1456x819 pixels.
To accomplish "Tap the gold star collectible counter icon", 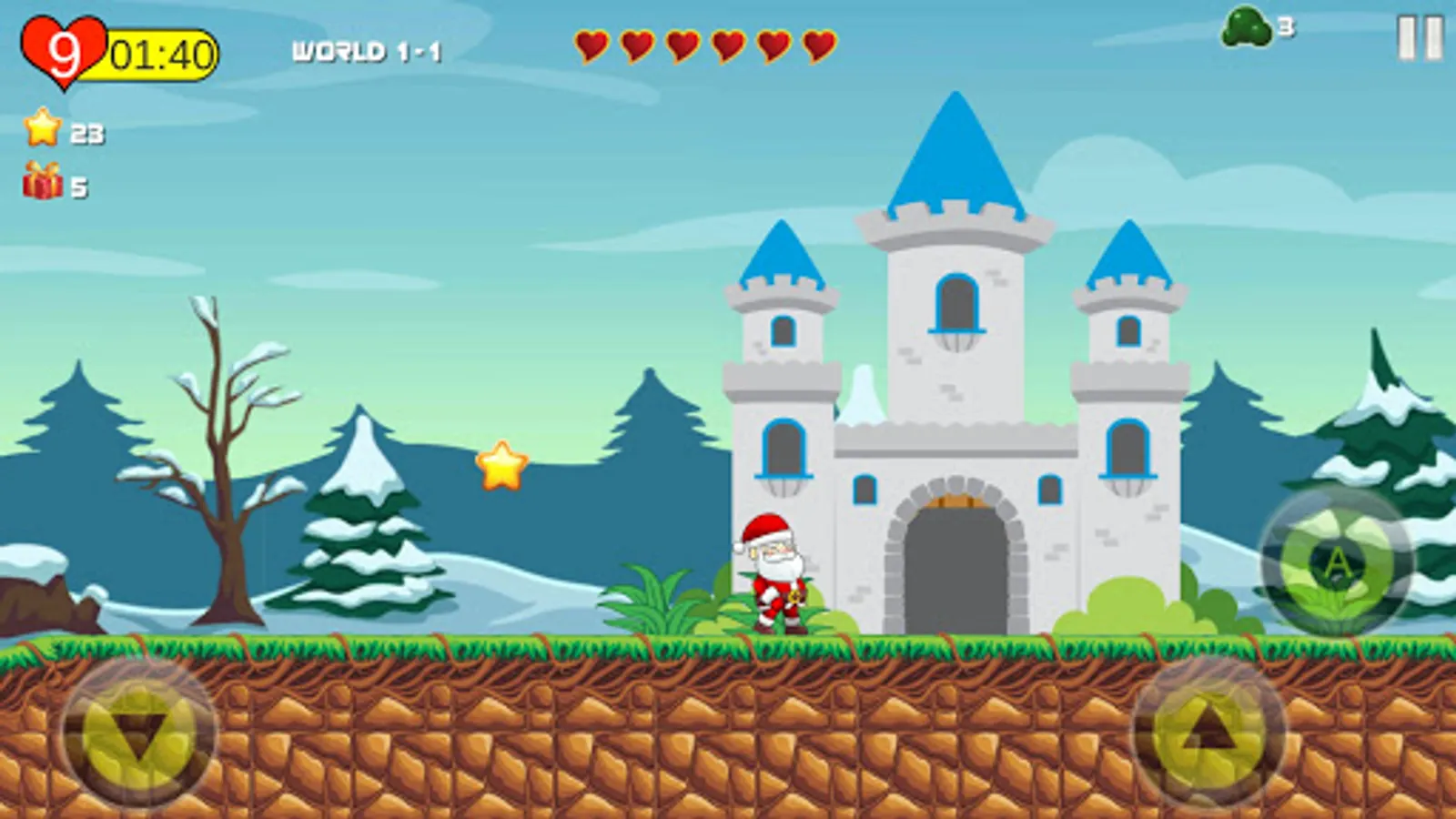I will tap(41, 133).
